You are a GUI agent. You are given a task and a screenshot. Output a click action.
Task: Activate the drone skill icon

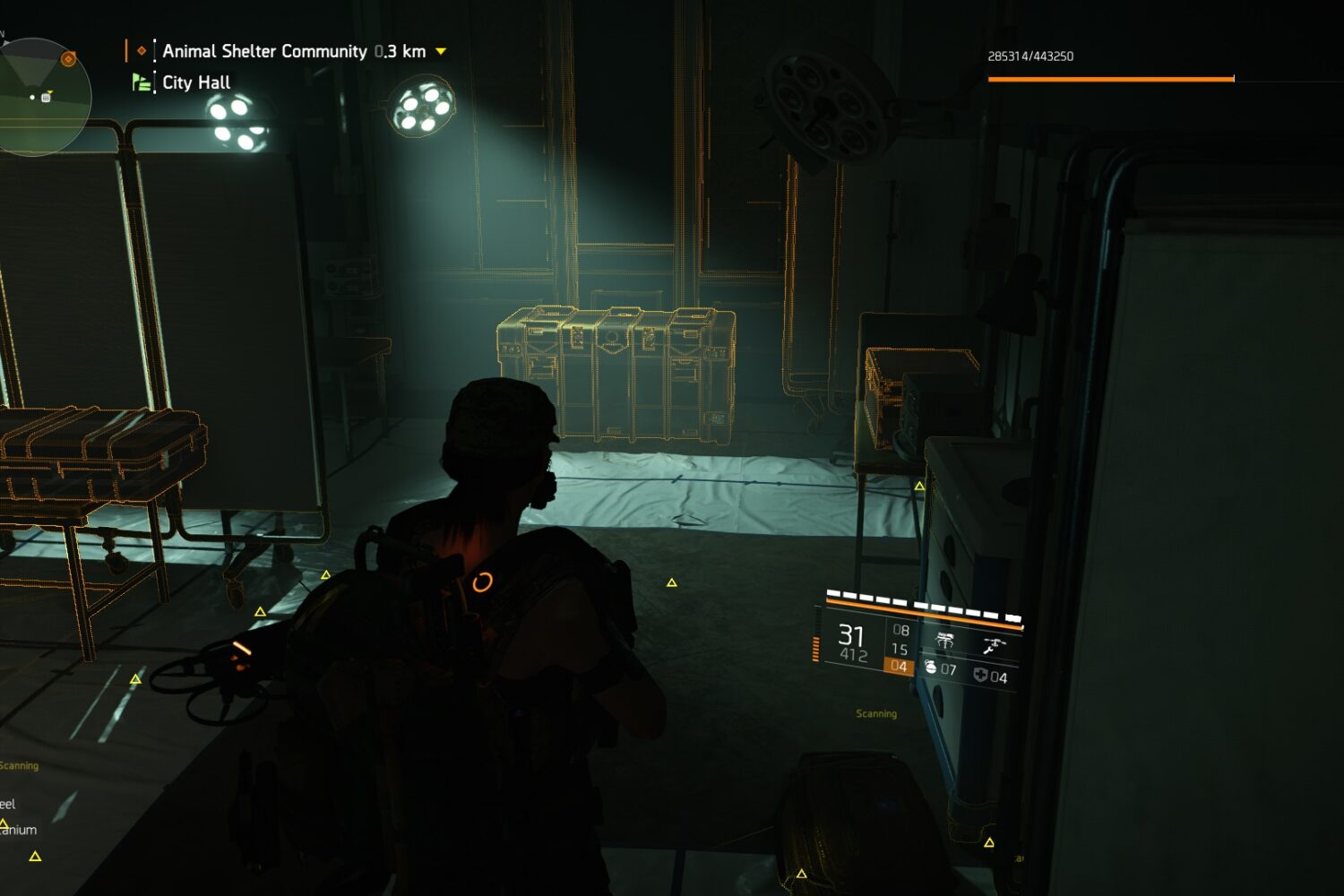pyautogui.click(x=994, y=644)
